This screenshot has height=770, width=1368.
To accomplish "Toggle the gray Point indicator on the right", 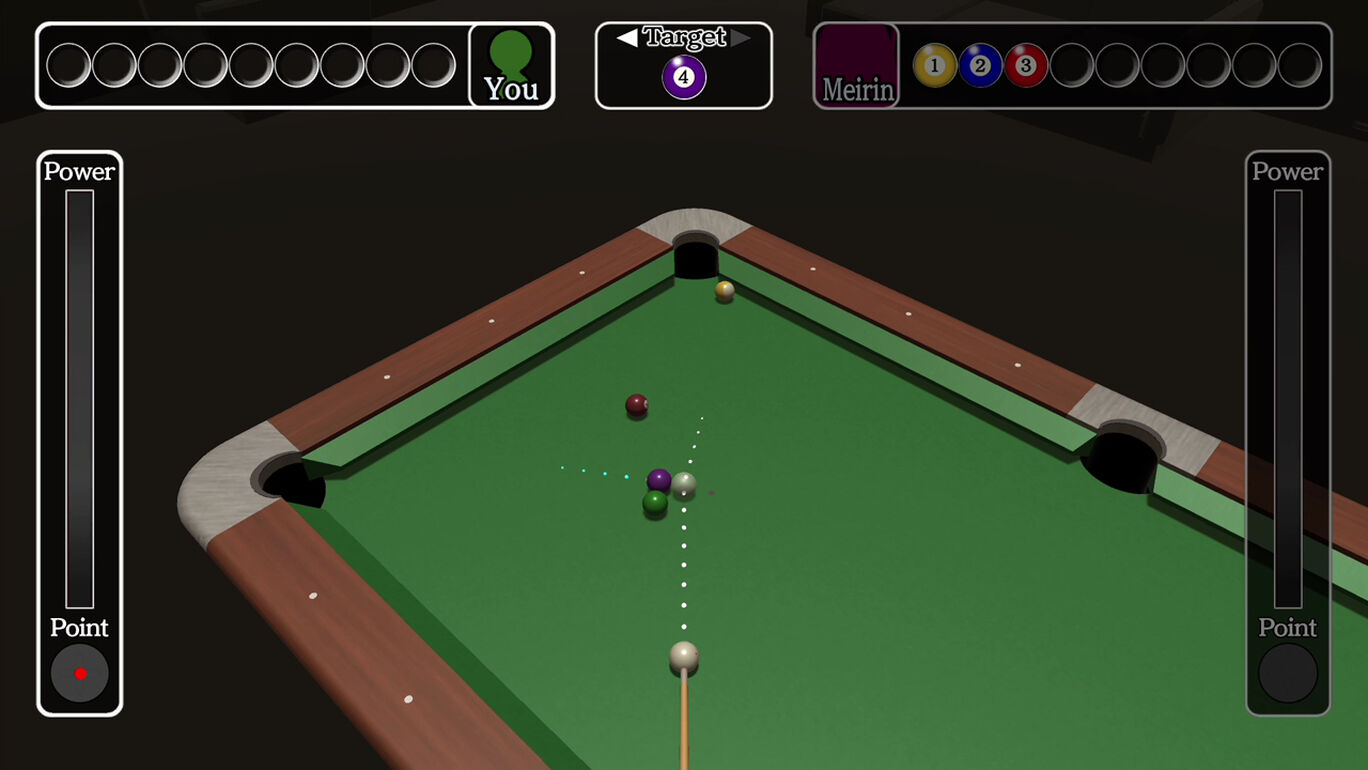I will (x=1288, y=673).
